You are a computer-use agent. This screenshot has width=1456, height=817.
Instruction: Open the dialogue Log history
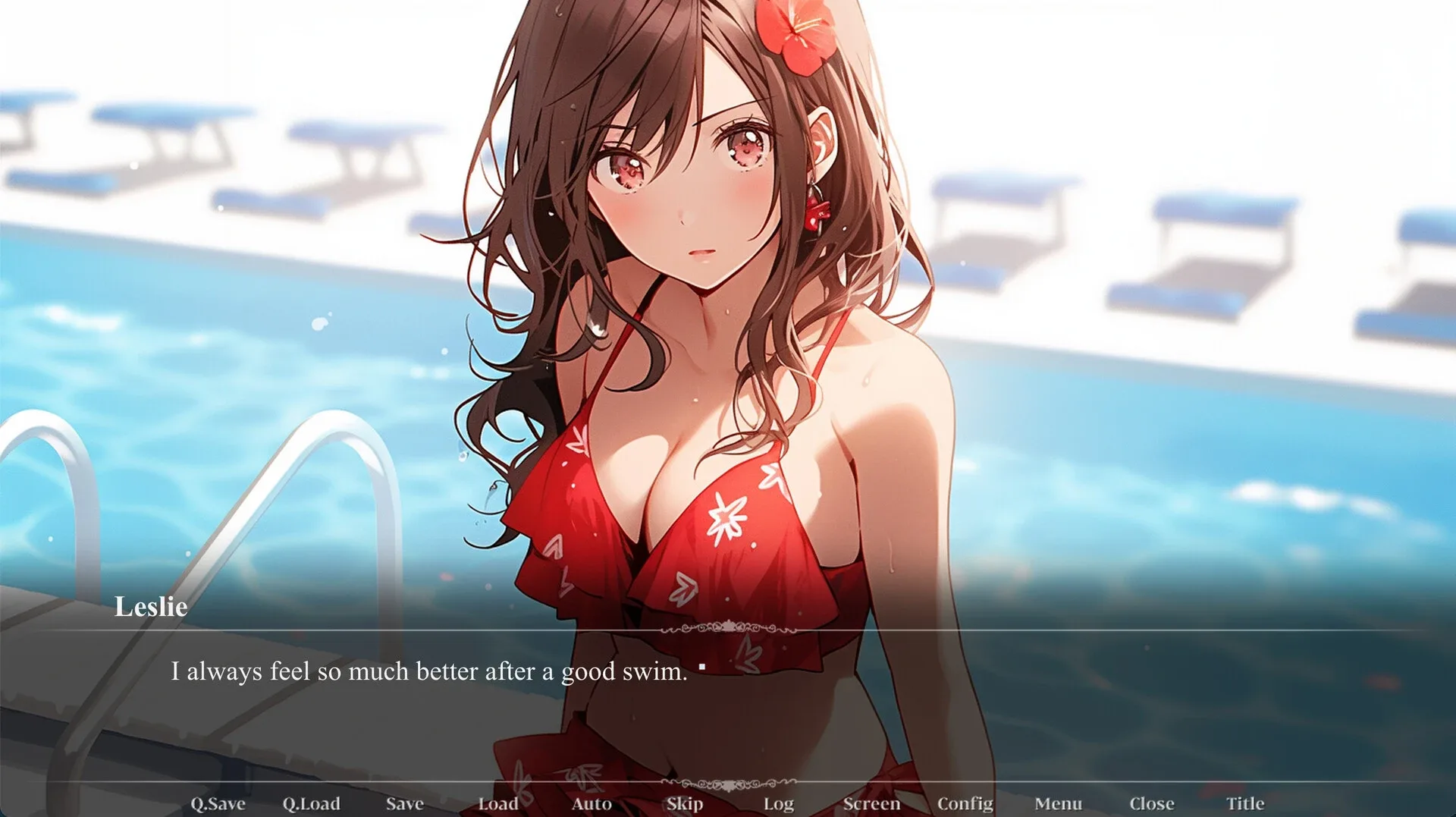pos(780,803)
